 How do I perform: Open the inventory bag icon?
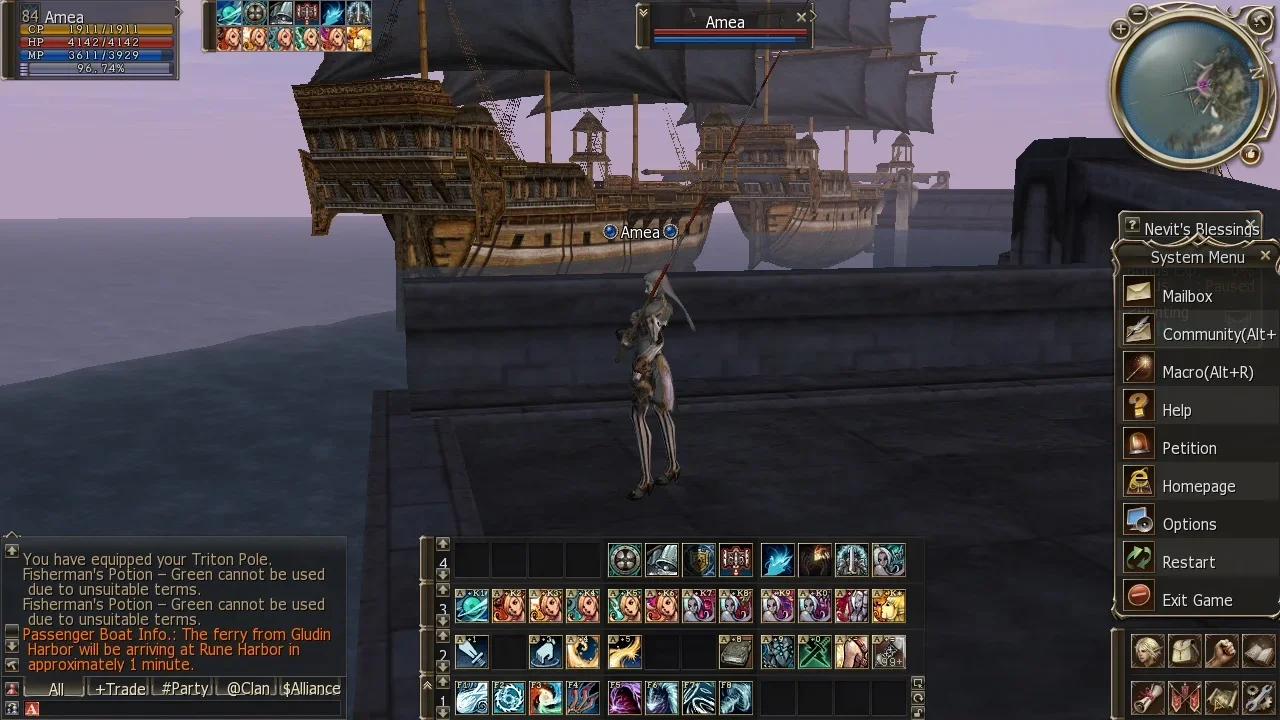tap(1186, 652)
